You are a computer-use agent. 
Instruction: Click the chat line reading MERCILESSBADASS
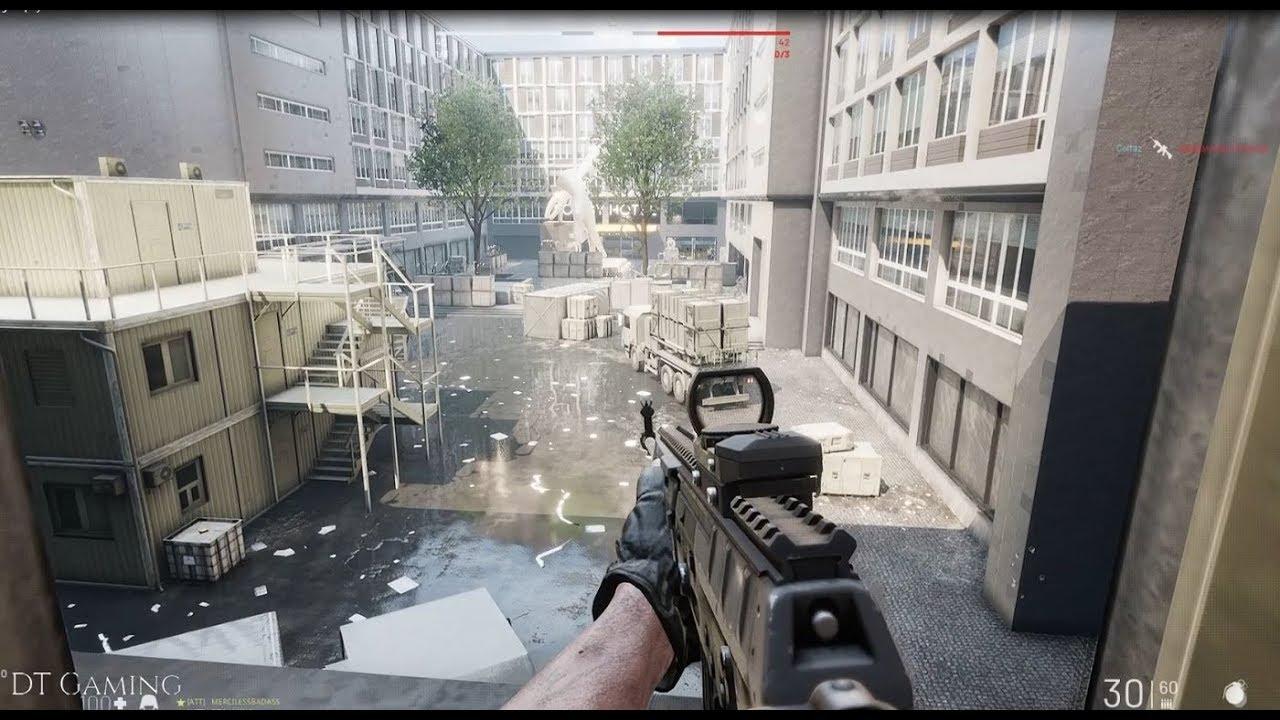[245, 702]
